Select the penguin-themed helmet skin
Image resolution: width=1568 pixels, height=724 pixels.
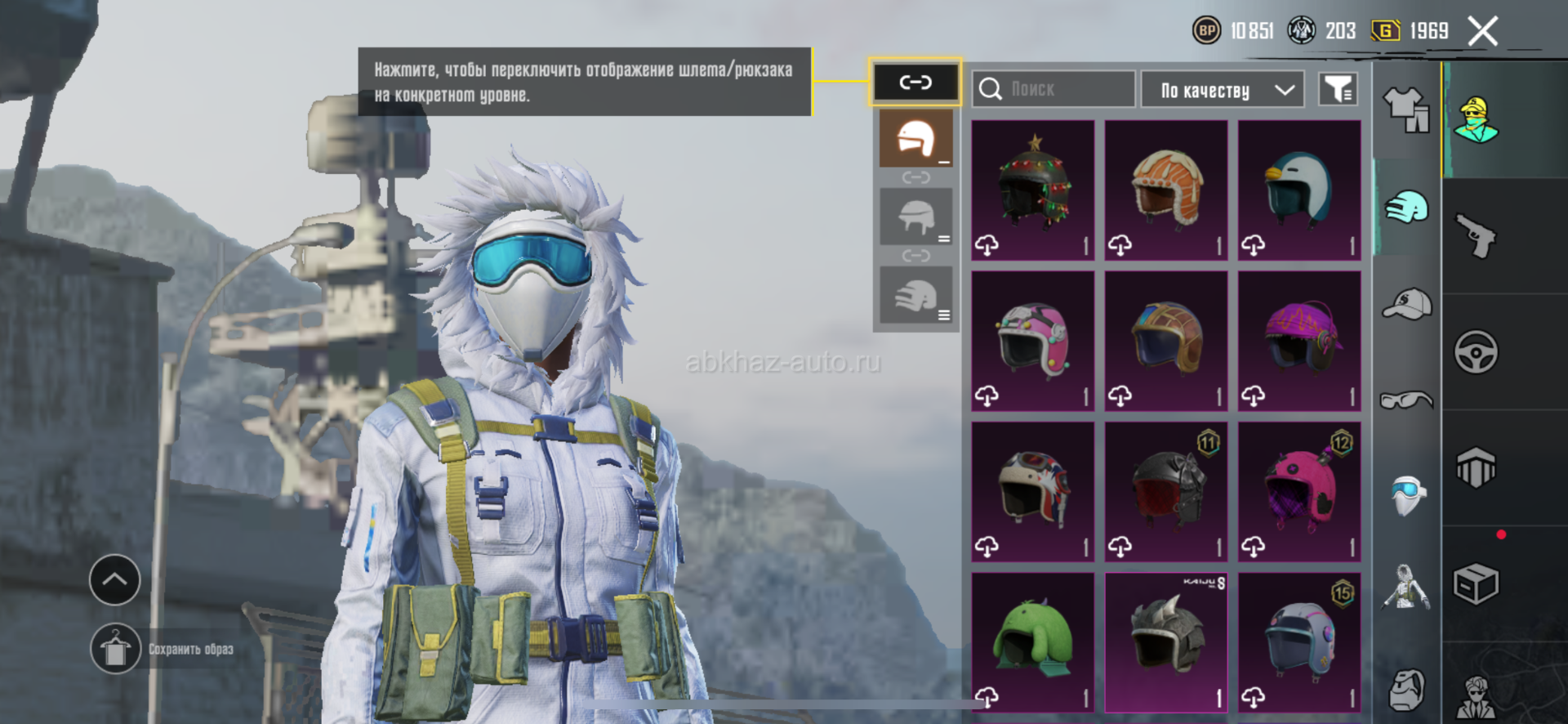[x=1299, y=190]
